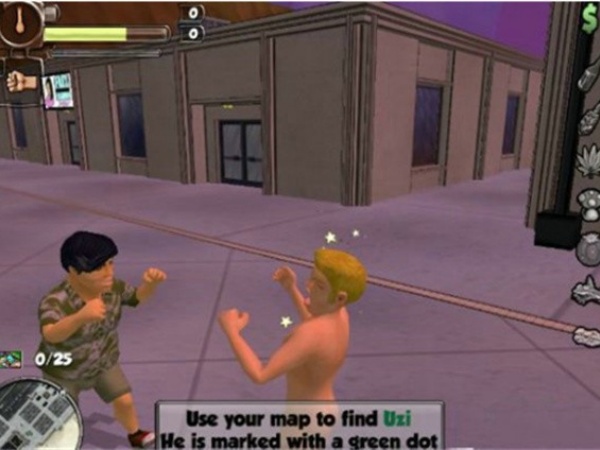Click the thermometer gauge icon

tap(21, 22)
